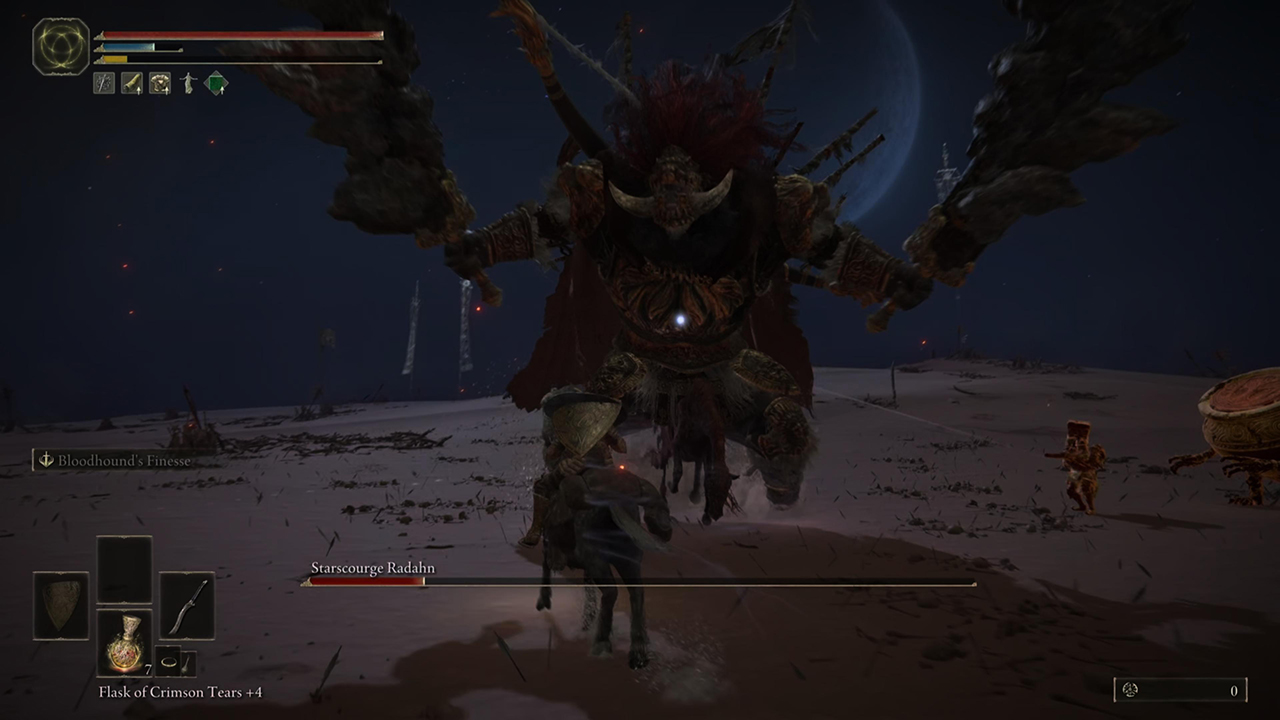
Task: Select the armor talisman buff icon
Action: [x=159, y=83]
